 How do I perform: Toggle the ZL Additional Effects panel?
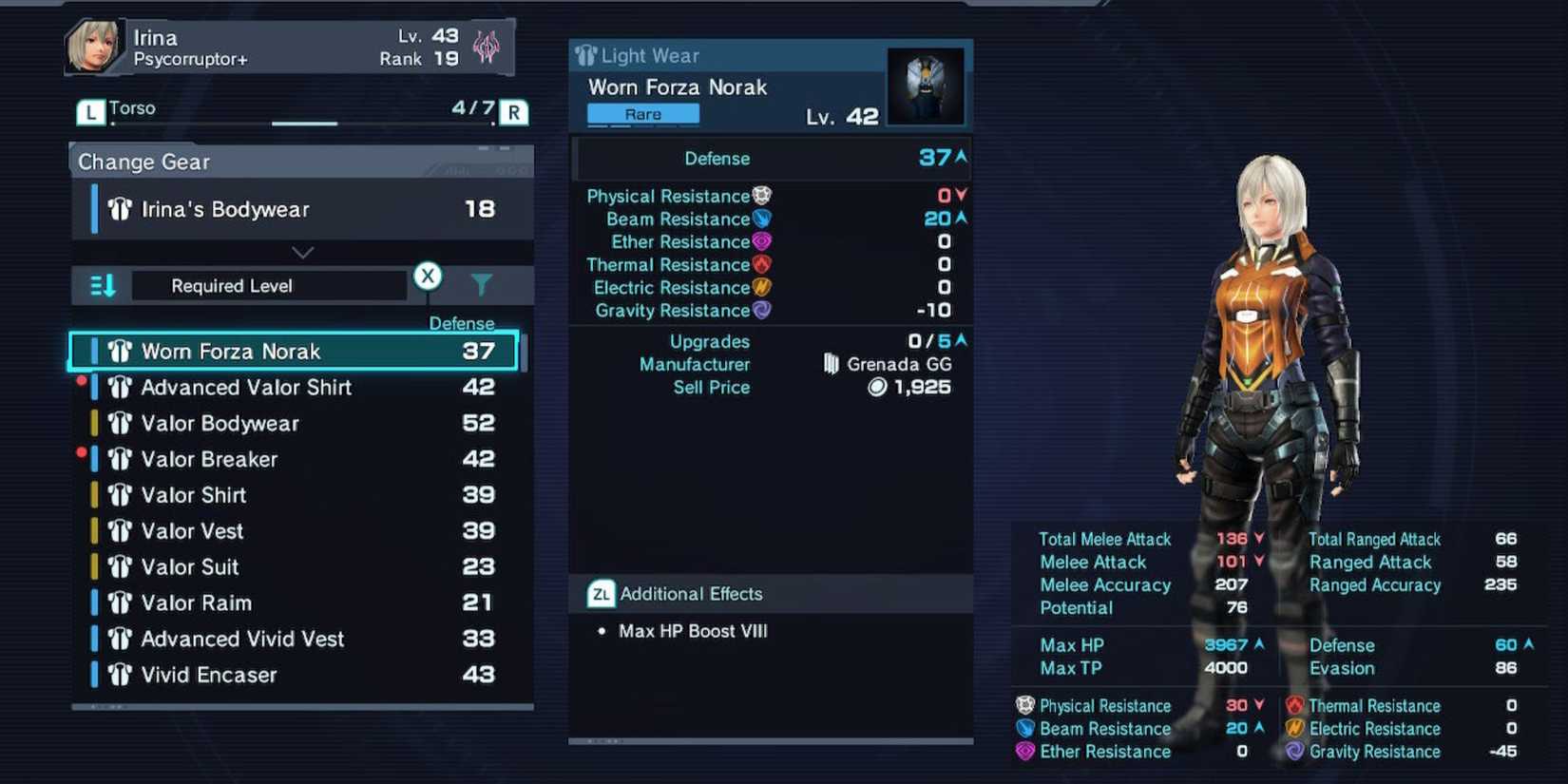(x=600, y=593)
